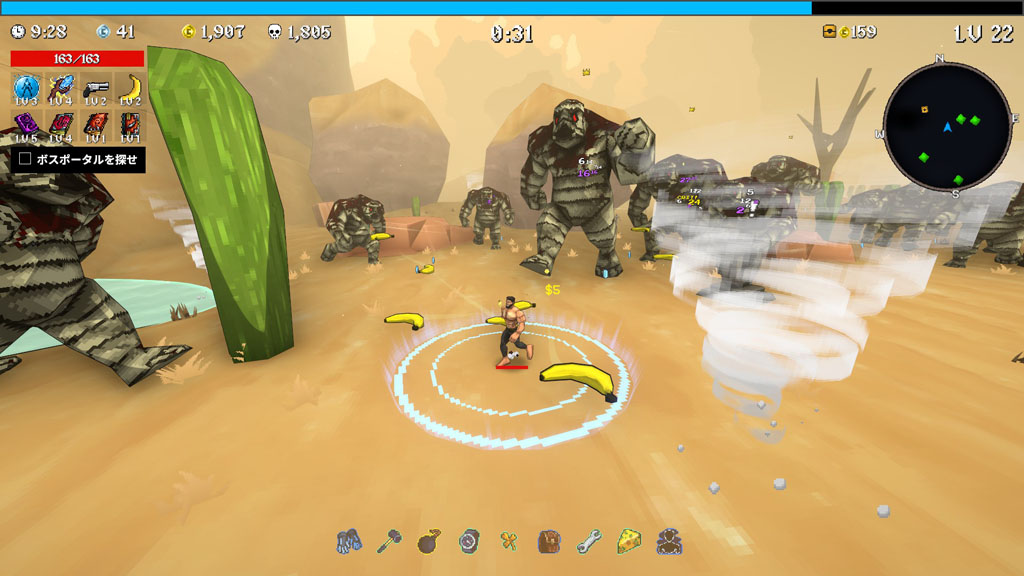Select the lightning staff weapon icon

tap(60, 90)
